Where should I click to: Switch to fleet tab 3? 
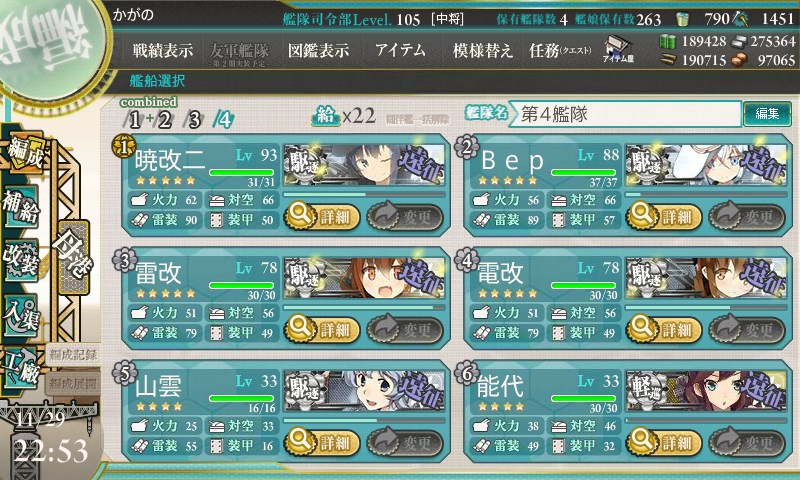(x=194, y=120)
